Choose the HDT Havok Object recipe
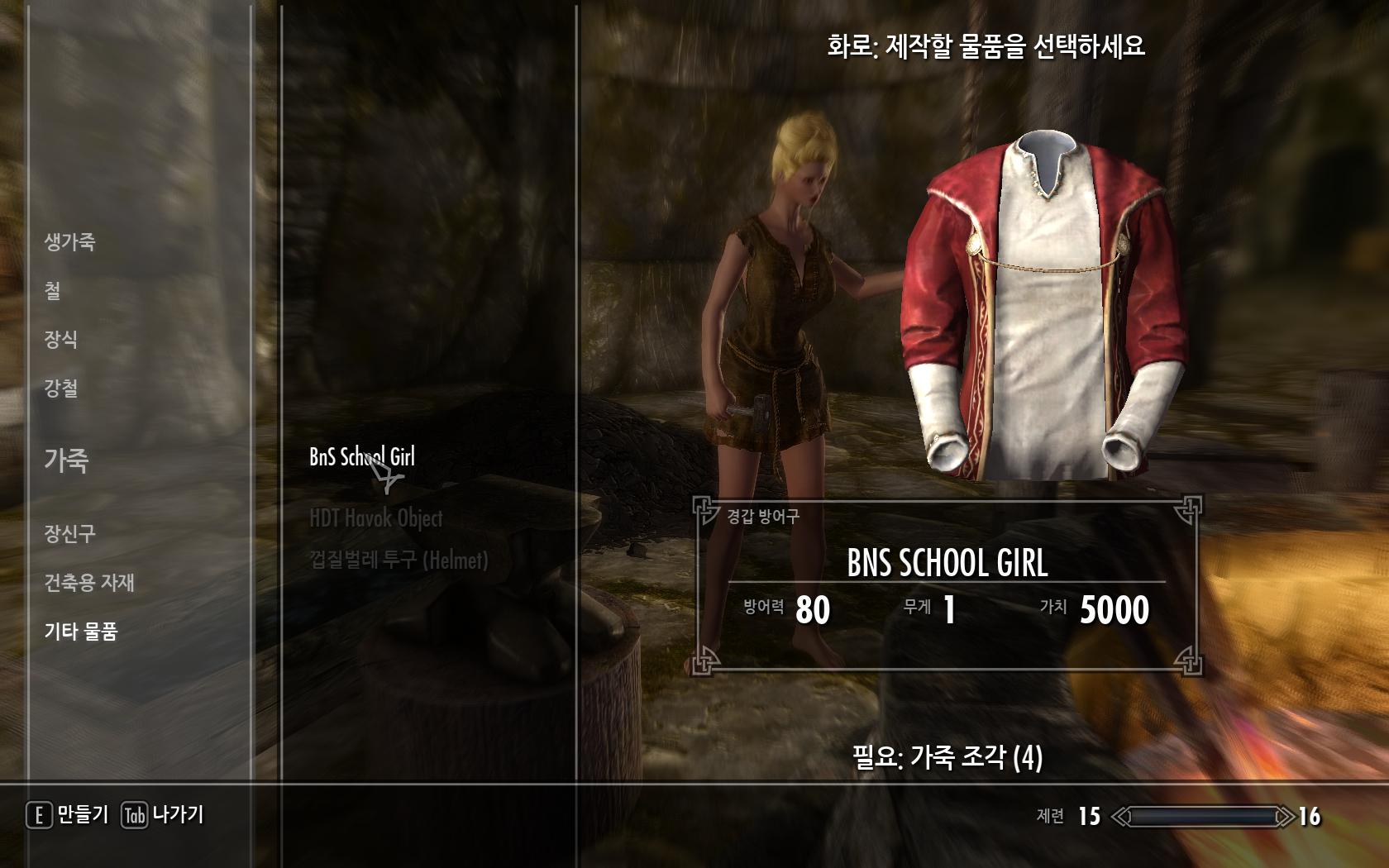Screen dimensions: 1389x868 pos(375,518)
